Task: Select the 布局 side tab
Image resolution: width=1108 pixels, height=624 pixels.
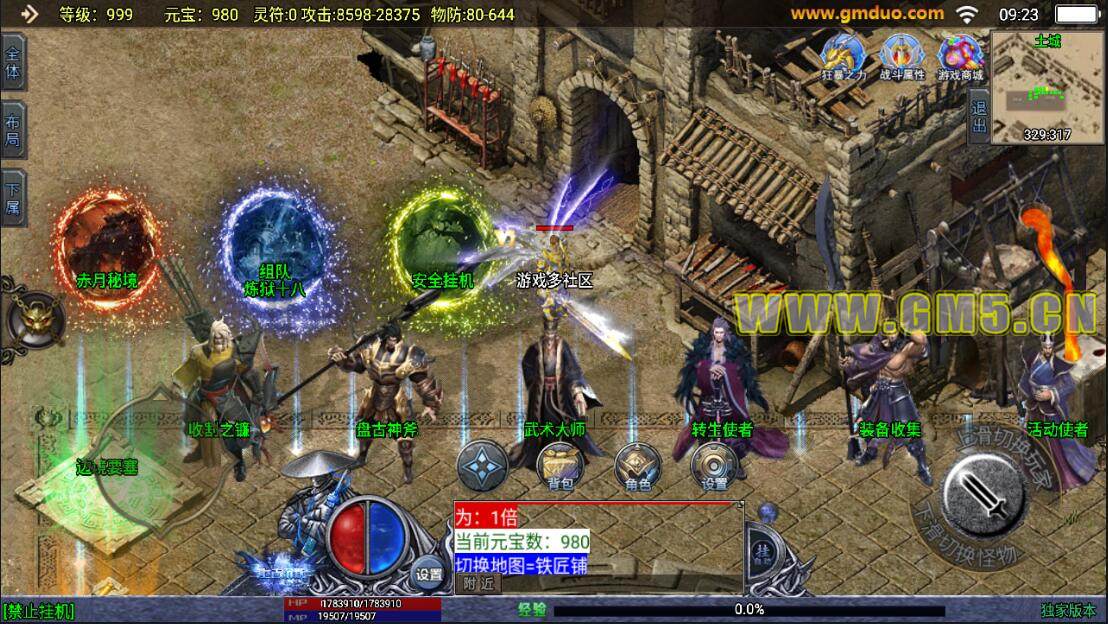Action: click(13, 128)
